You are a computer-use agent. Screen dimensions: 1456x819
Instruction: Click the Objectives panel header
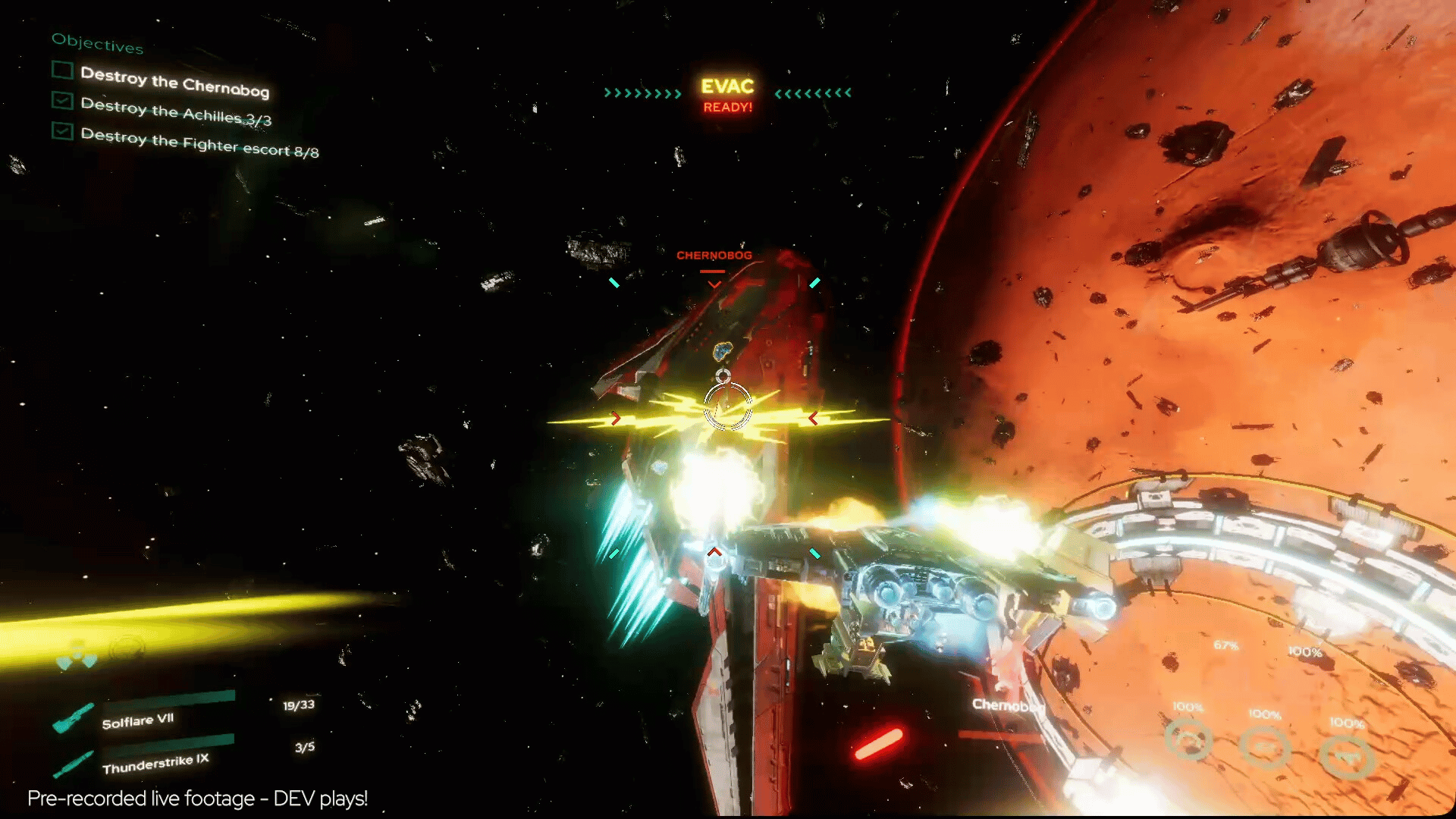[97, 43]
